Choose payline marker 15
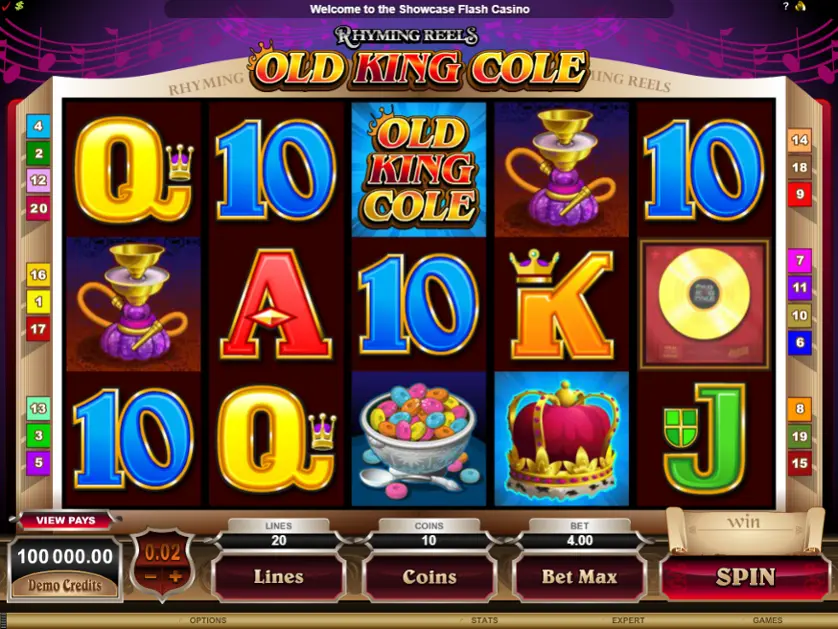 point(799,463)
